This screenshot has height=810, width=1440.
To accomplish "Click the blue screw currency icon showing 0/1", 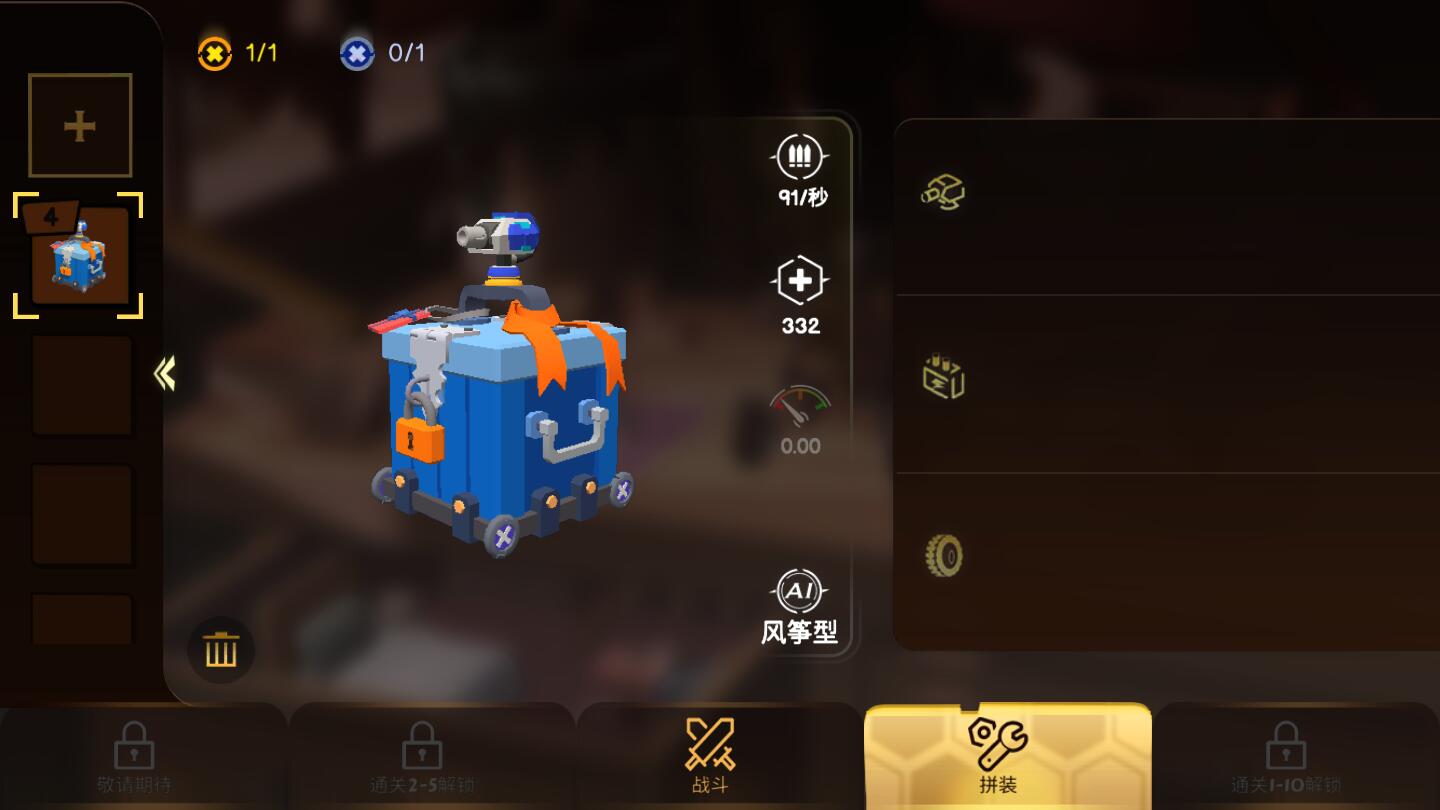I will tap(357, 52).
